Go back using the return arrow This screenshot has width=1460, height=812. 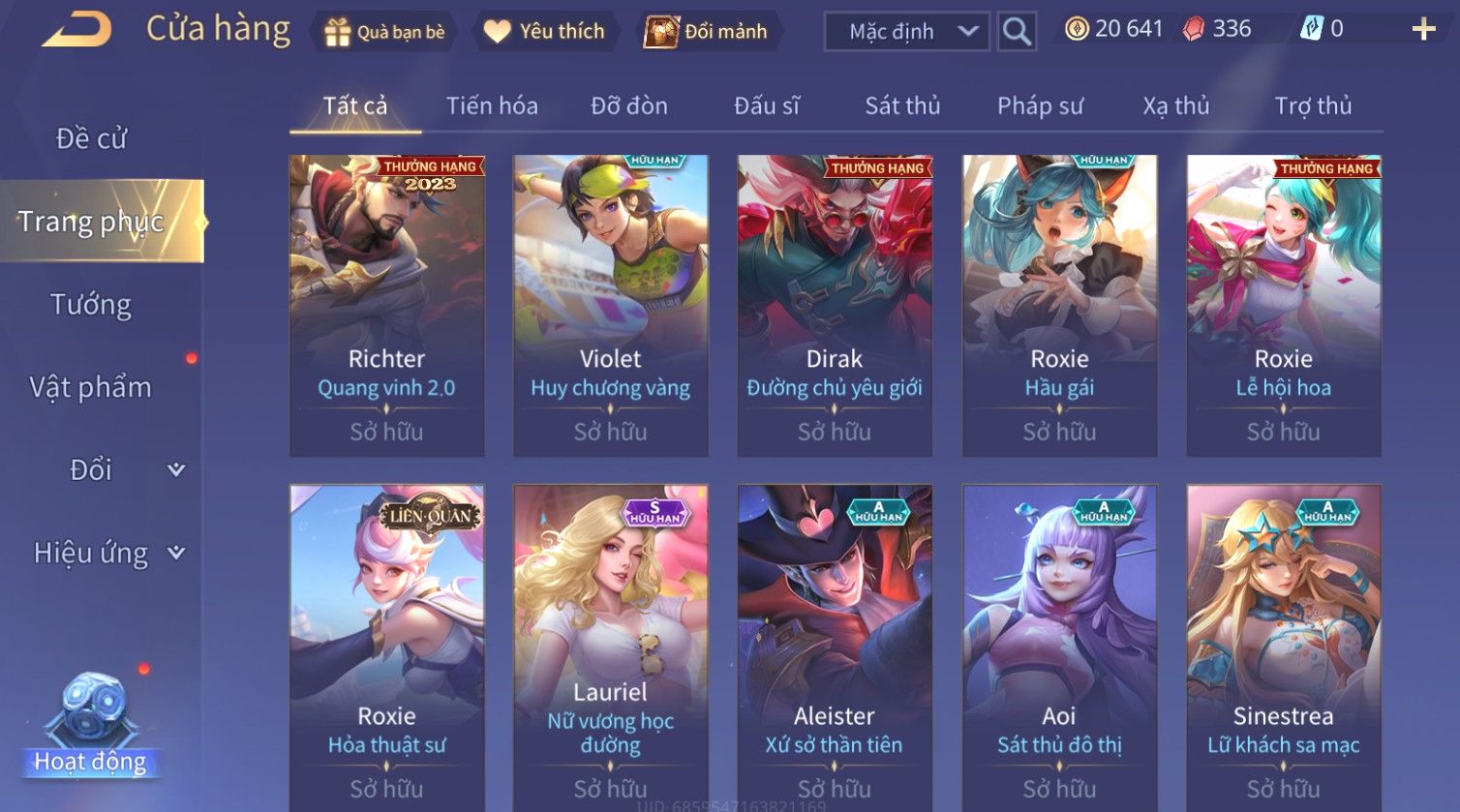pyautogui.click(x=76, y=29)
